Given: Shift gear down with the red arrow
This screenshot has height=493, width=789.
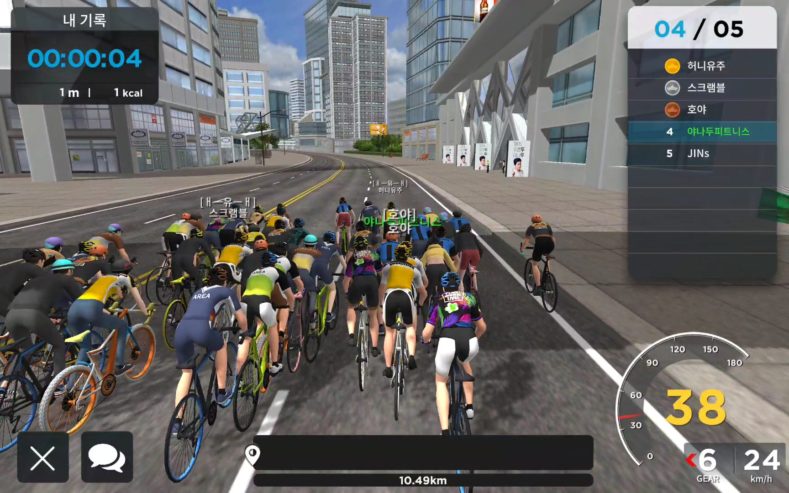Looking at the screenshot, I should tap(690, 460).
